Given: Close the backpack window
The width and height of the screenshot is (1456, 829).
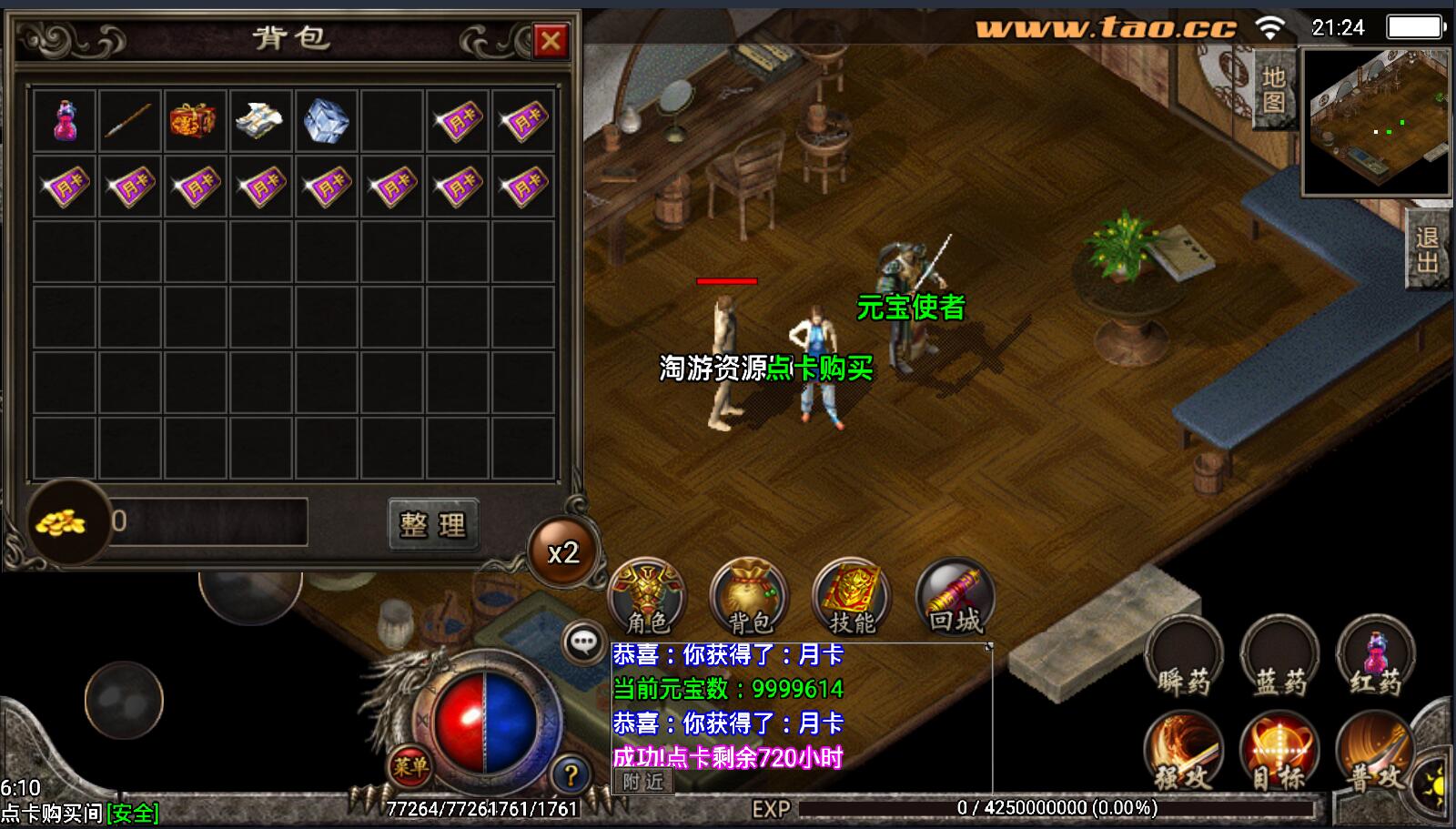Looking at the screenshot, I should click(551, 40).
